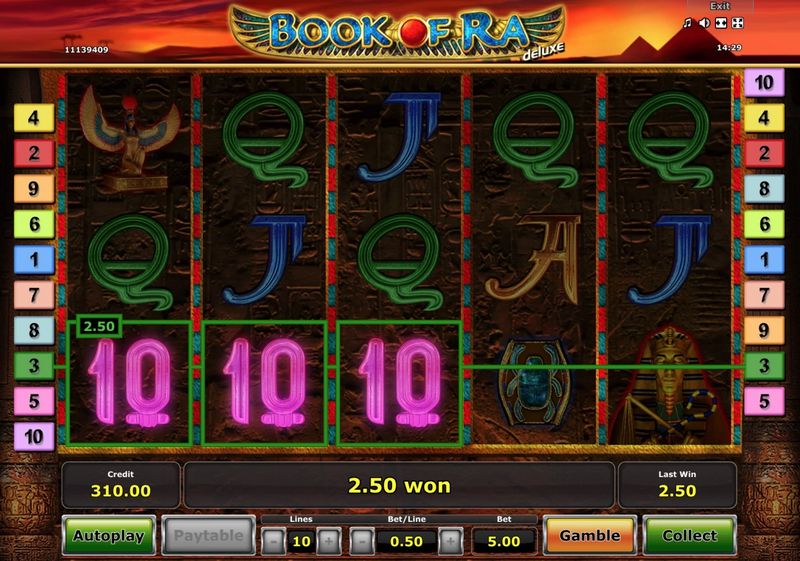Toggle sound with the speaker icon
The image size is (800, 561).
pos(704,23)
